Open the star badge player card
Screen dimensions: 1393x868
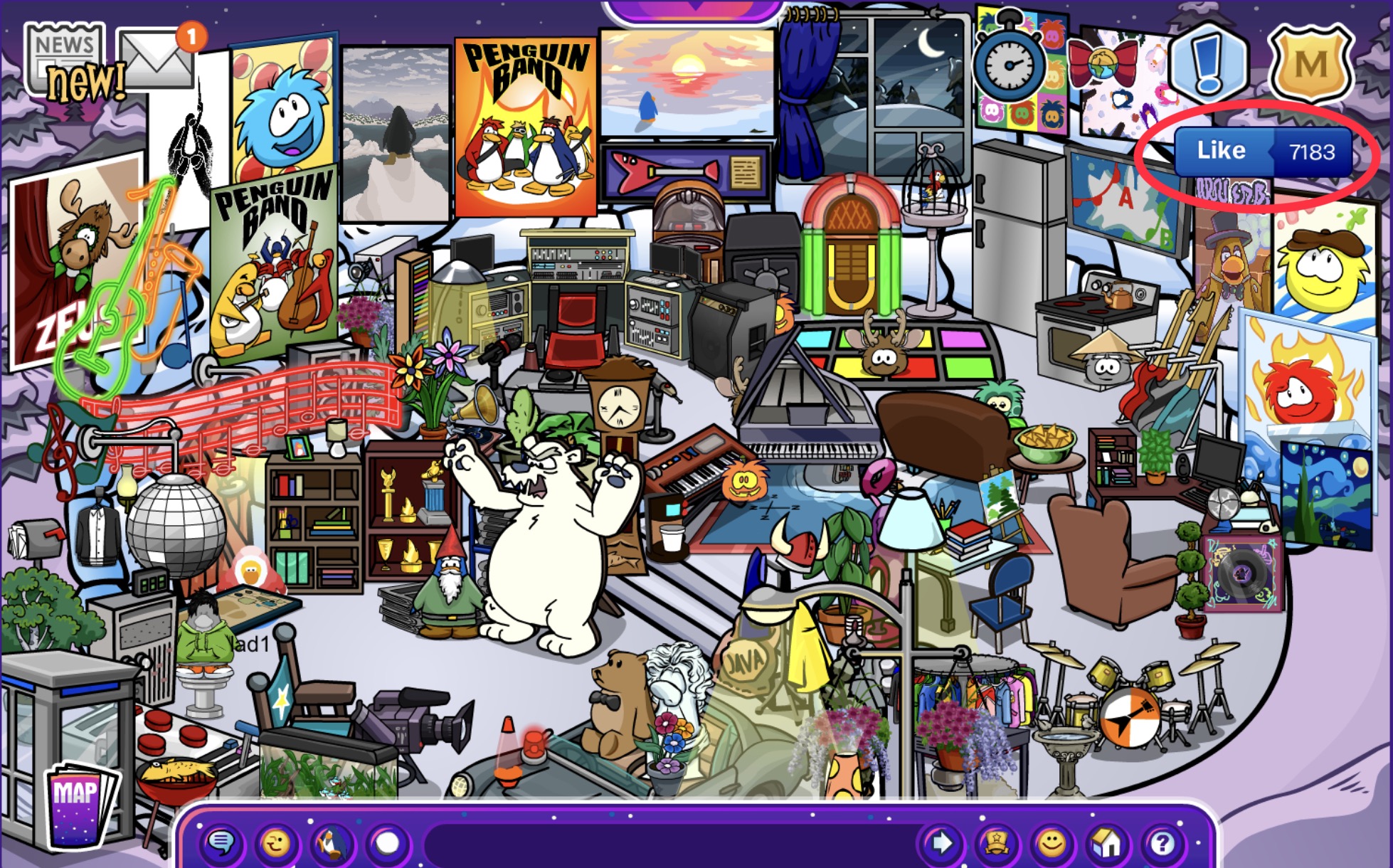click(x=996, y=844)
